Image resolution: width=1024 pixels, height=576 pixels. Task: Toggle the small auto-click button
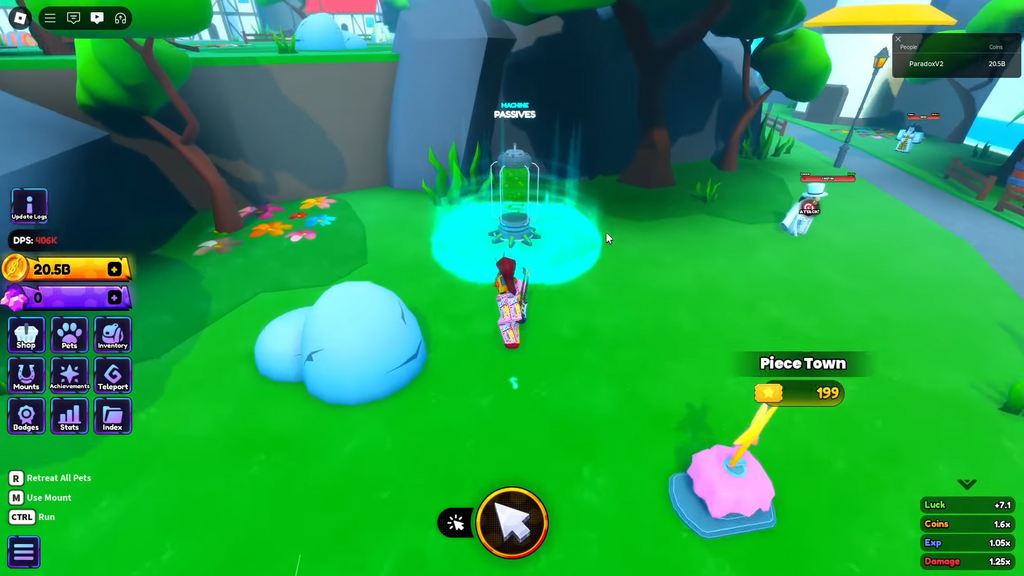pyautogui.click(x=456, y=522)
